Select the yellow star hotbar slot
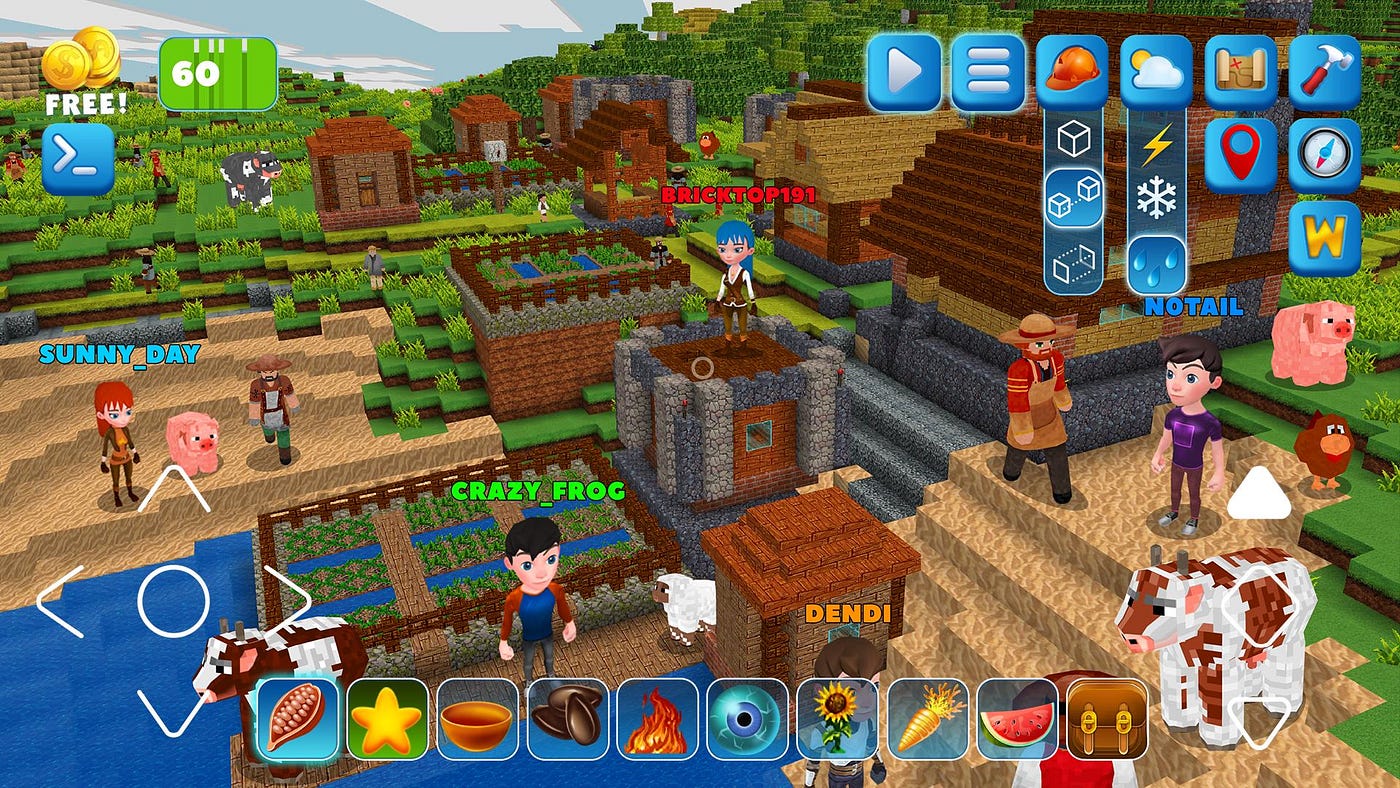1400x788 pixels. pos(387,719)
